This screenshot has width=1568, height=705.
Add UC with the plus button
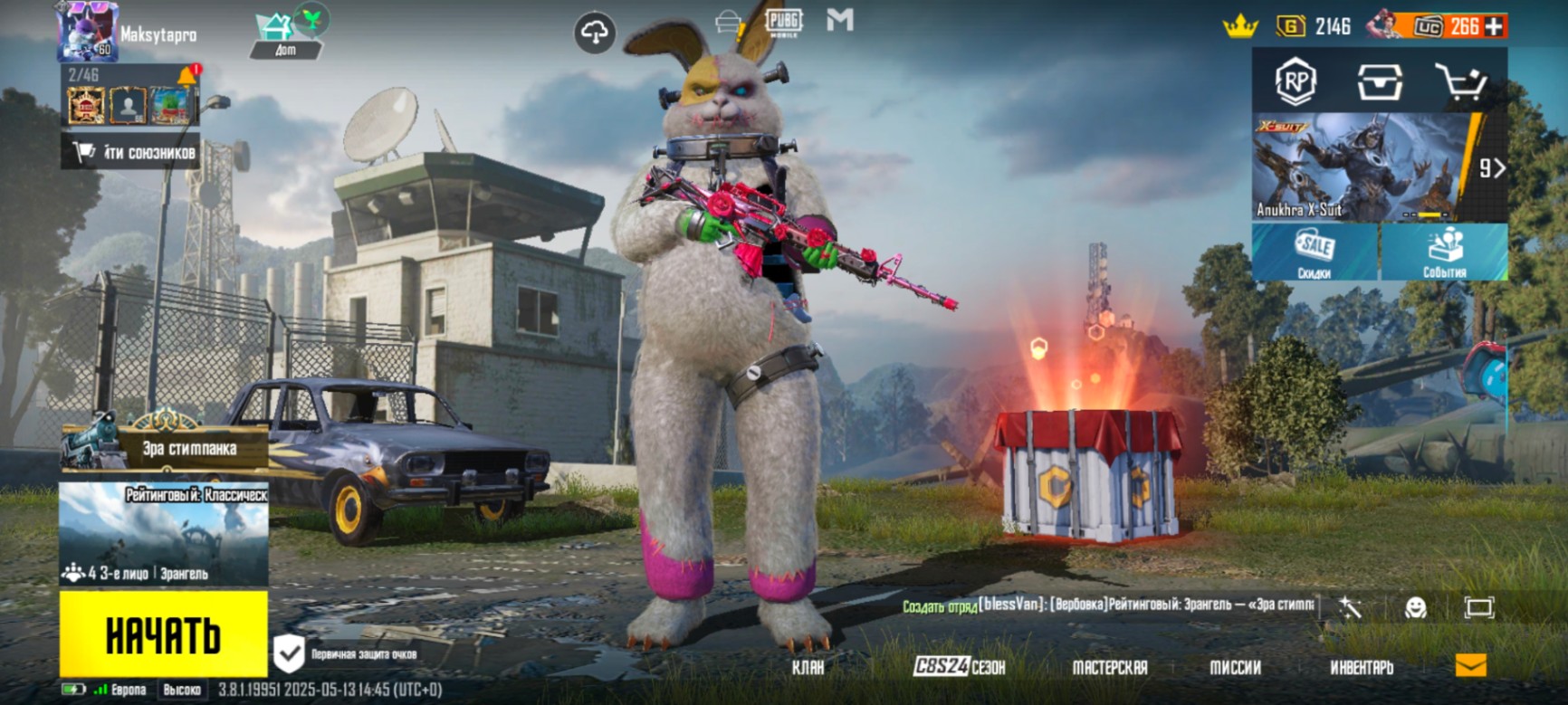tap(1495, 27)
